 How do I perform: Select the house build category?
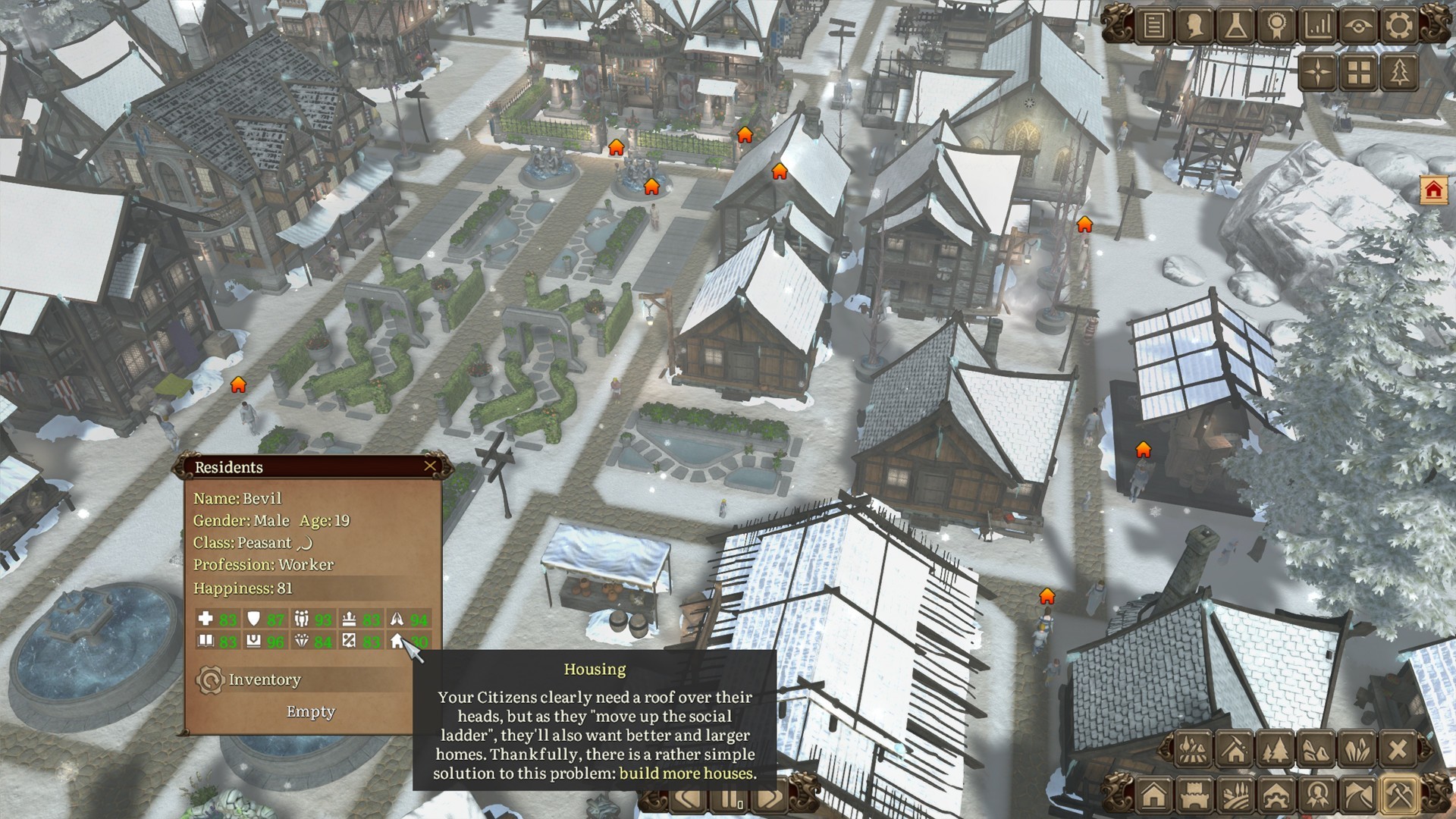point(1153,795)
